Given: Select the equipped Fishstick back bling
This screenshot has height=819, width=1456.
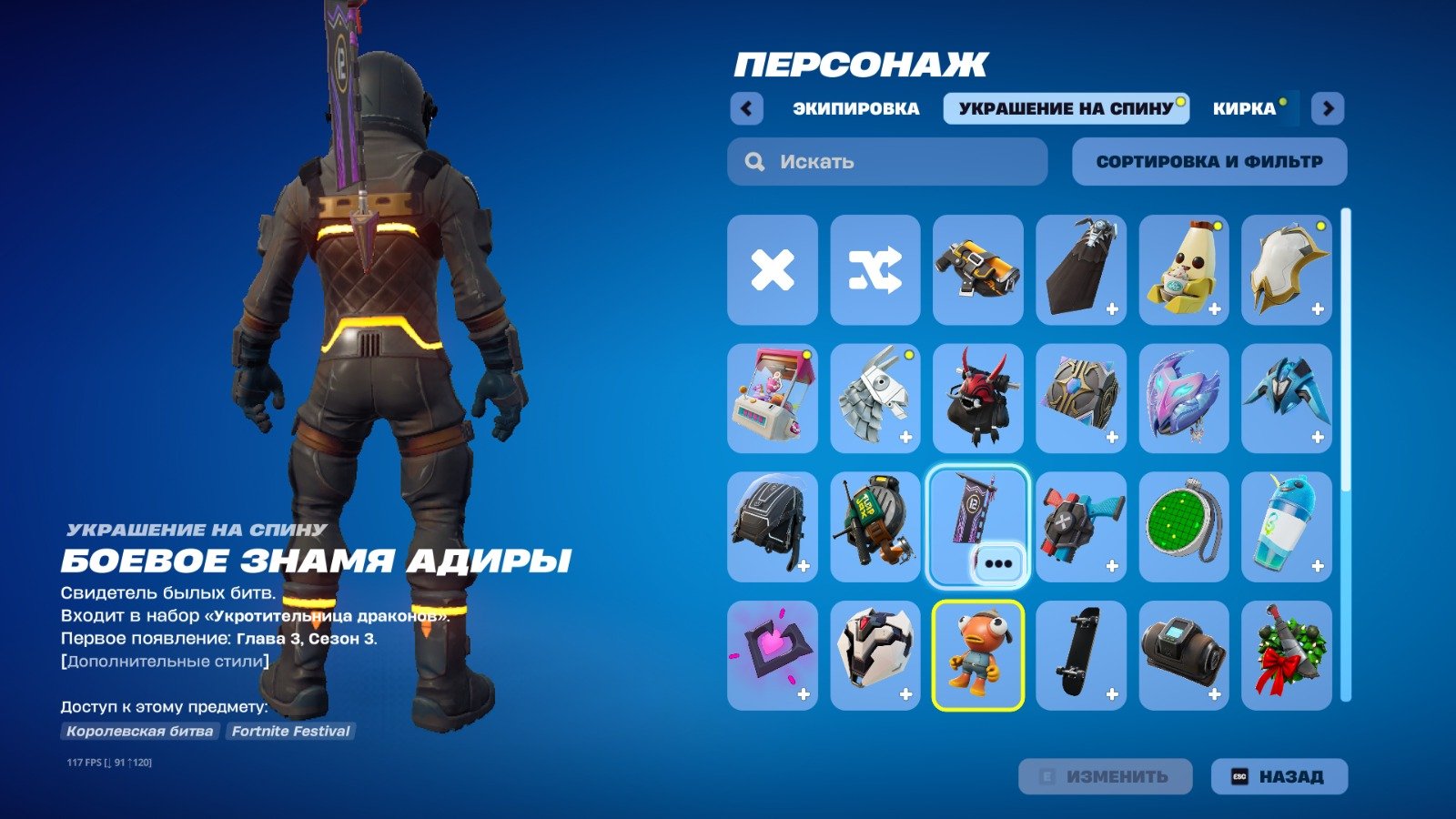Looking at the screenshot, I should coord(977,655).
